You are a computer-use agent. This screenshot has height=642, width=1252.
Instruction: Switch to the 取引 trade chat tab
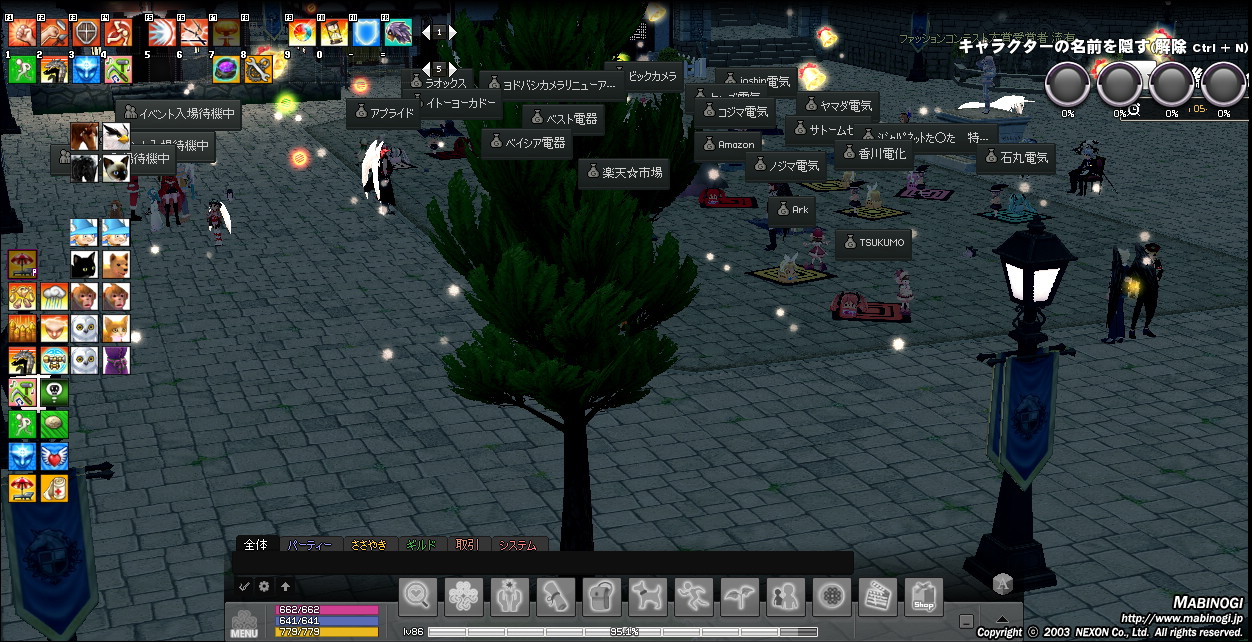click(x=467, y=545)
